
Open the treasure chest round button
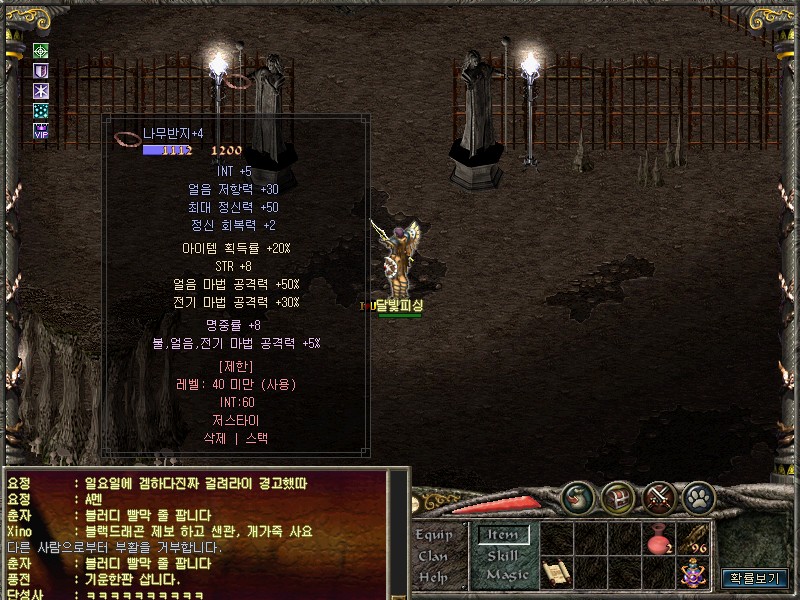(x=618, y=497)
